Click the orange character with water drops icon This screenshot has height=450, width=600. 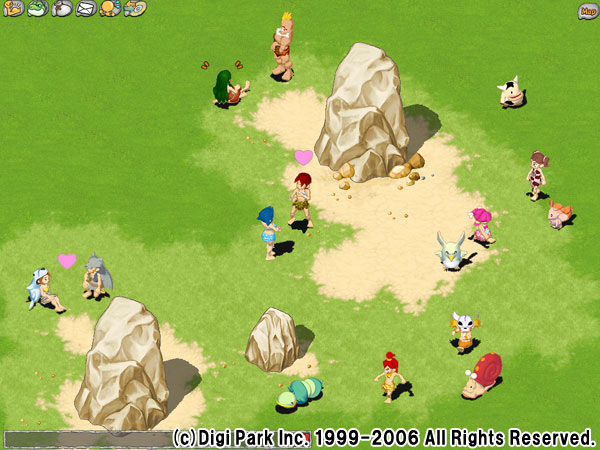click(109, 9)
